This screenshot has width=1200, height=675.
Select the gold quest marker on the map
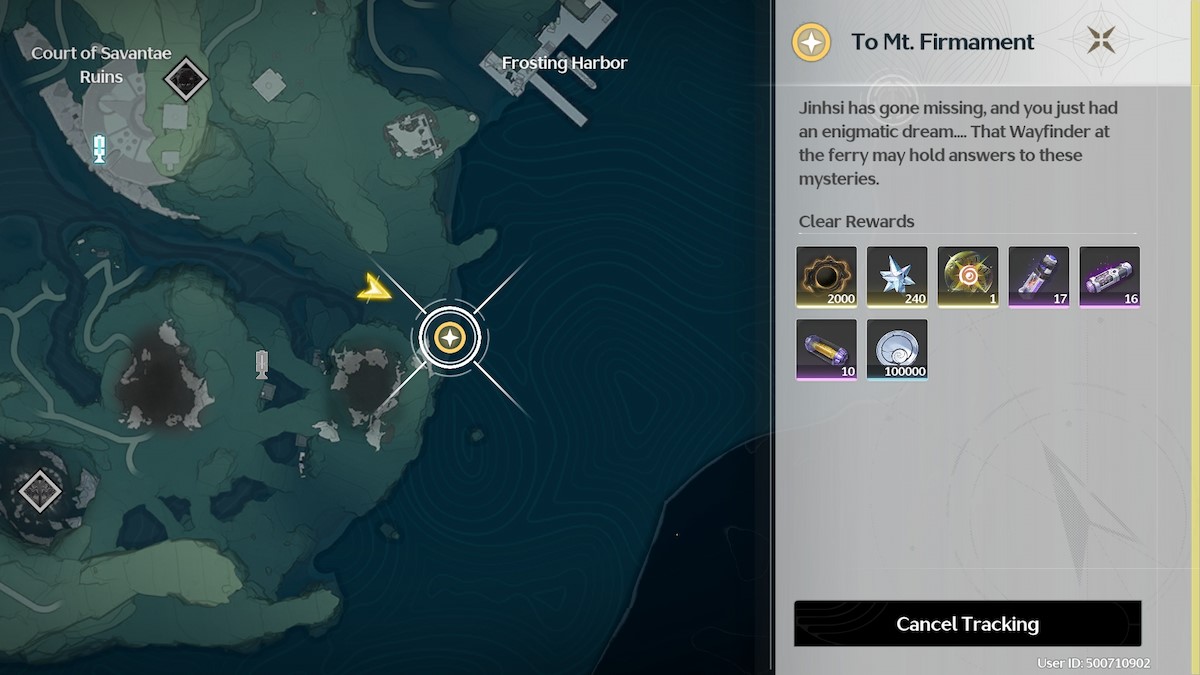tap(451, 338)
